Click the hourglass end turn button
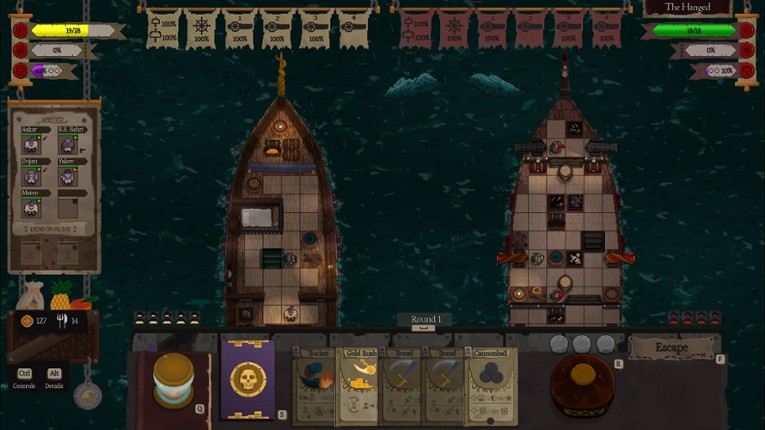 click(173, 380)
